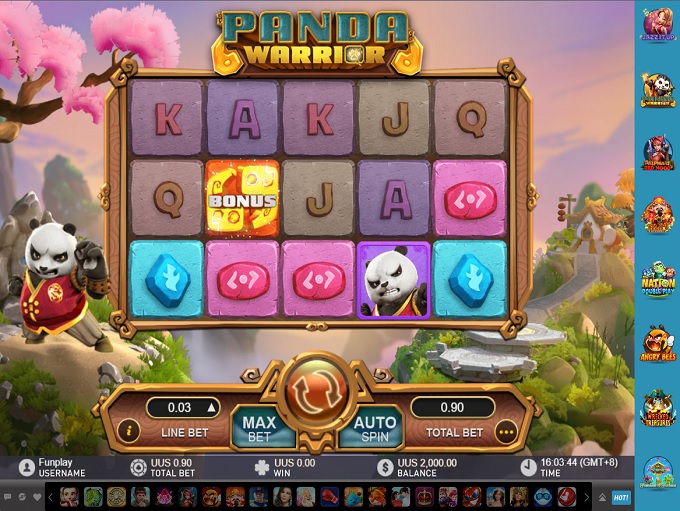Viewport: 680px width, 511px height.
Task: Select the panda warrior symbol tile
Action: 394,280
